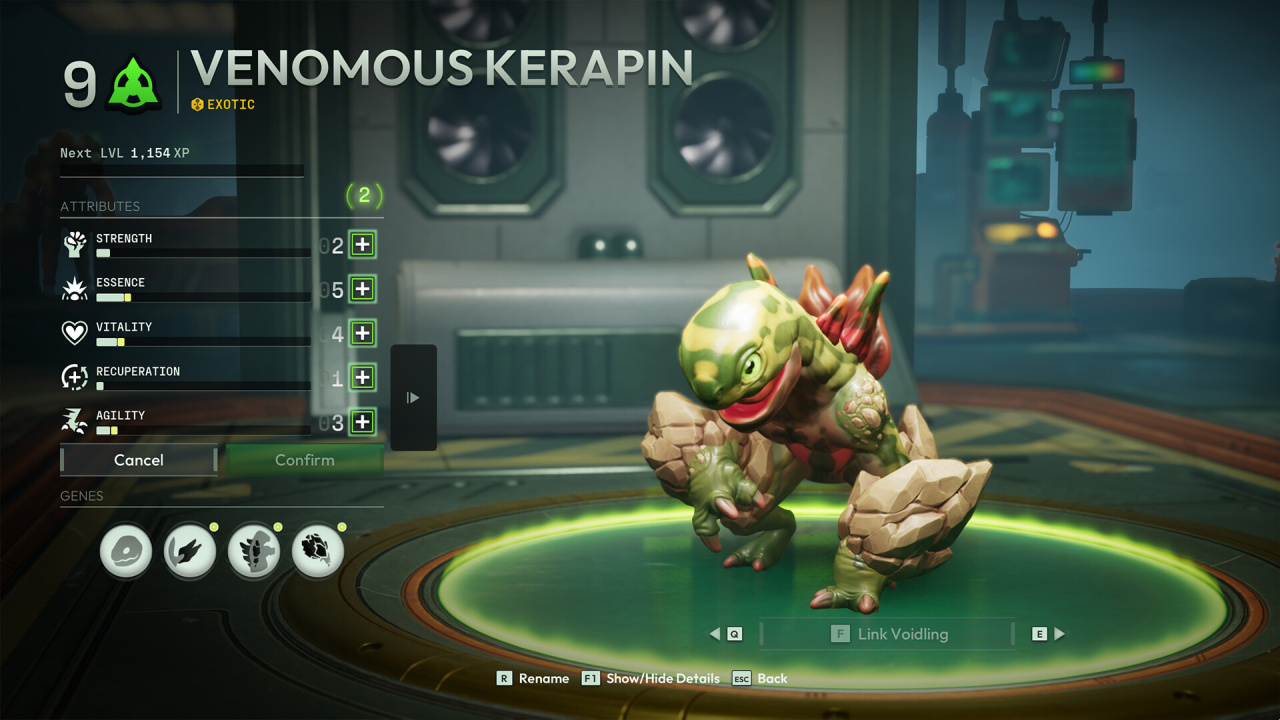
Task: Confirm the attribute point allocation
Action: click(x=304, y=460)
